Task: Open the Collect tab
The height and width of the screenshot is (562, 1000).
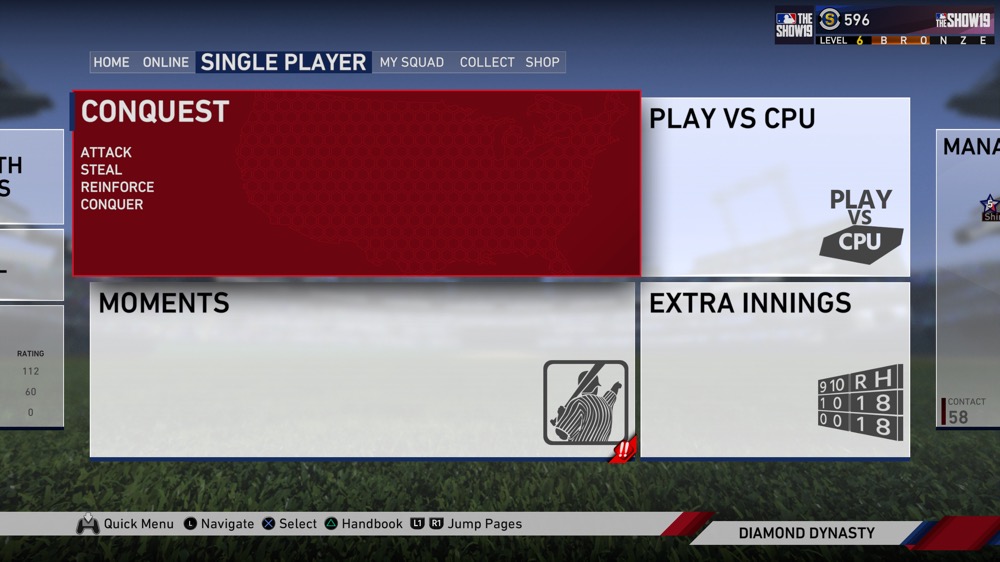Action: pyautogui.click(x=487, y=62)
